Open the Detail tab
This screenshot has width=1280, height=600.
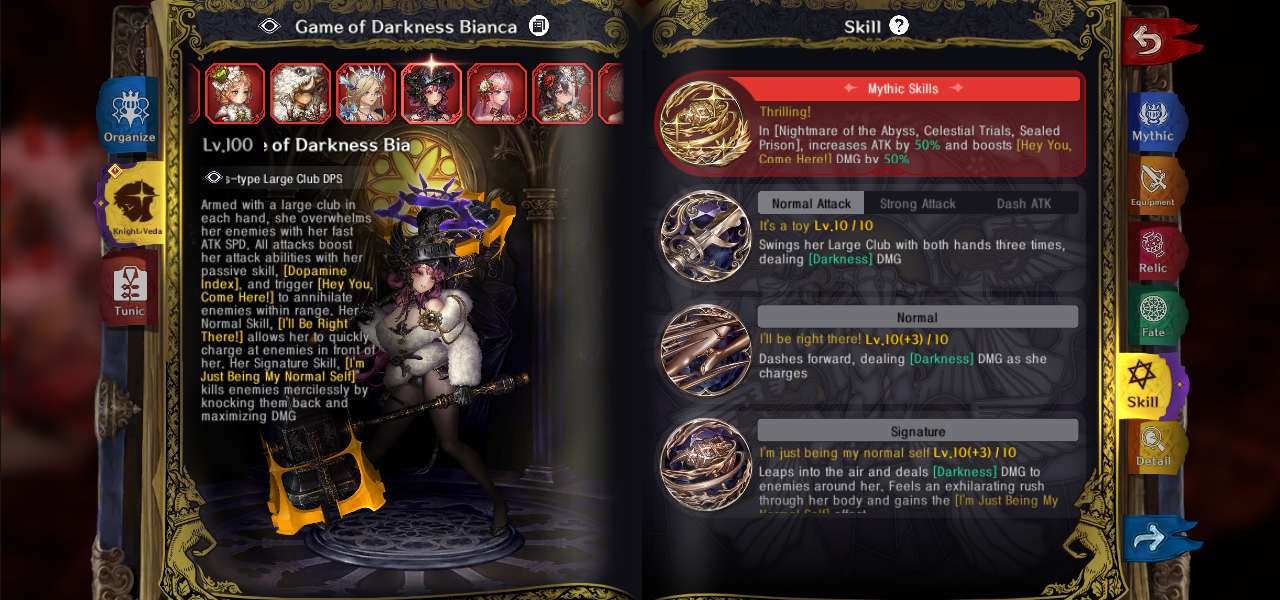coord(1154,447)
